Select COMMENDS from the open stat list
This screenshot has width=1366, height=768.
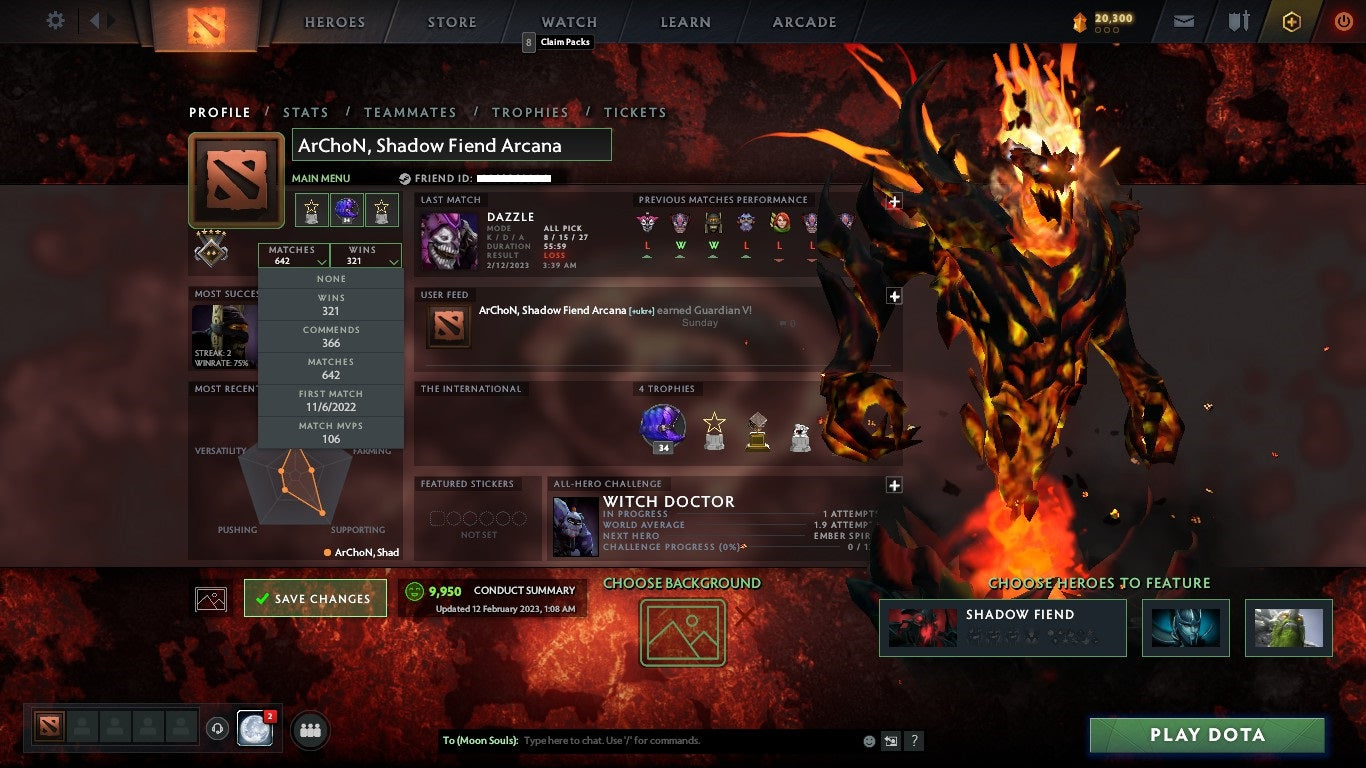330,334
